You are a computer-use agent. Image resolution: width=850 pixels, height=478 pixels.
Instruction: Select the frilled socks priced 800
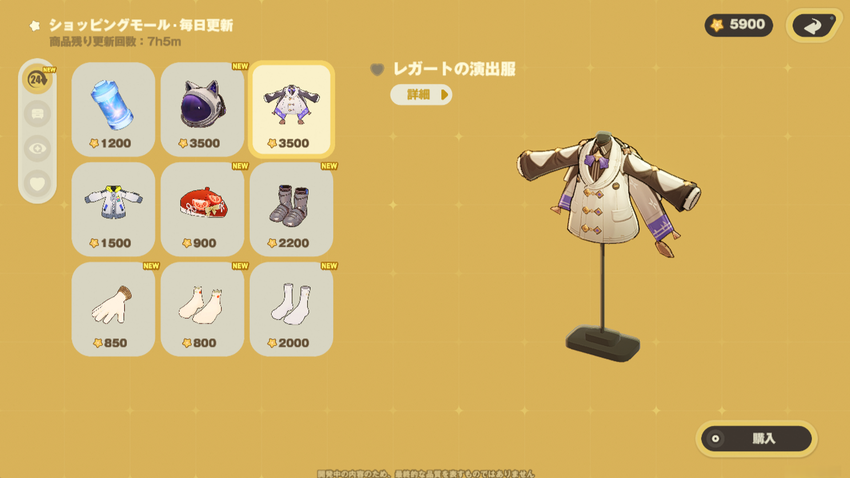202,308
